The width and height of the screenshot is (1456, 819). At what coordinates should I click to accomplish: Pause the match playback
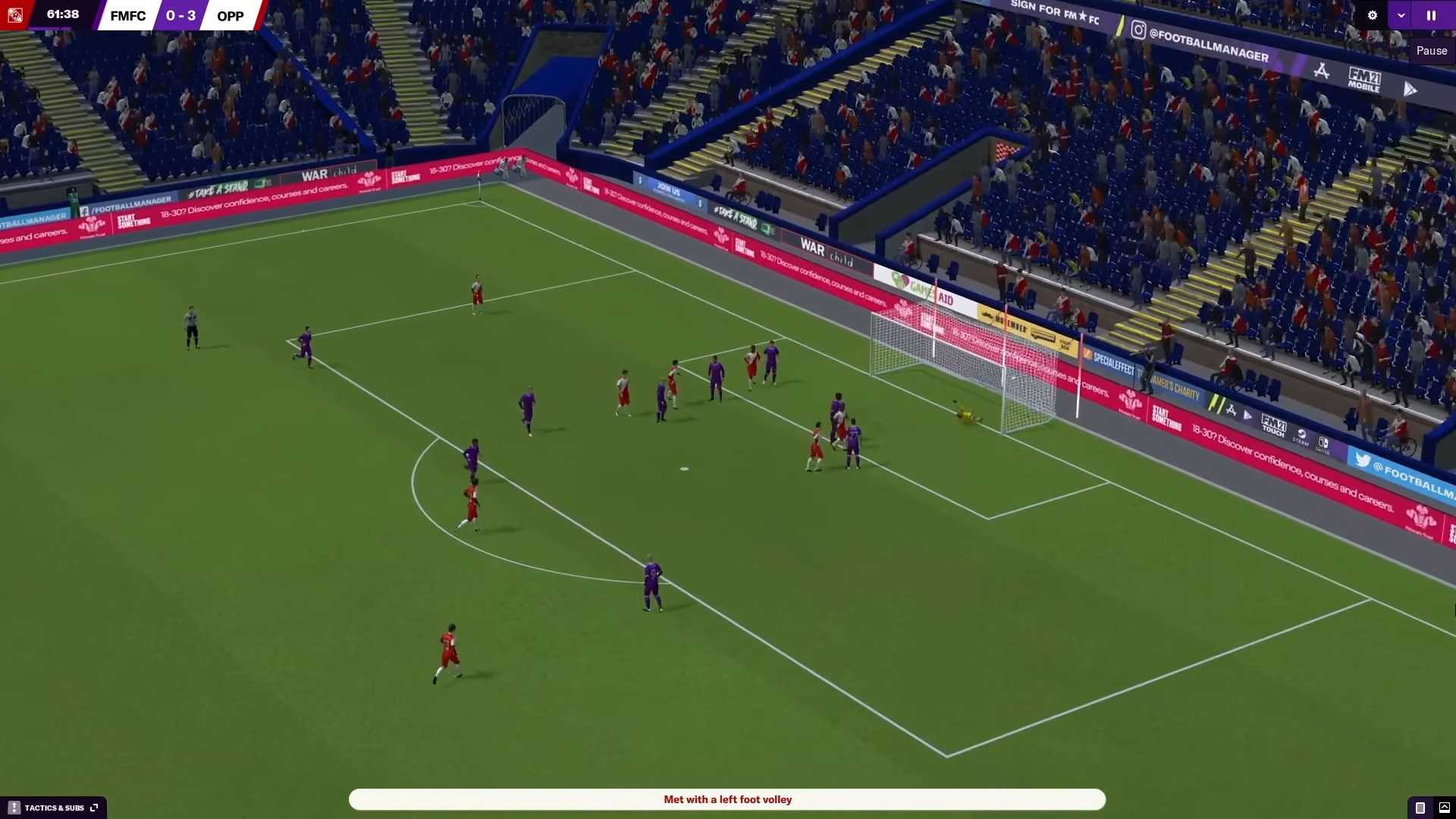point(1431,15)
